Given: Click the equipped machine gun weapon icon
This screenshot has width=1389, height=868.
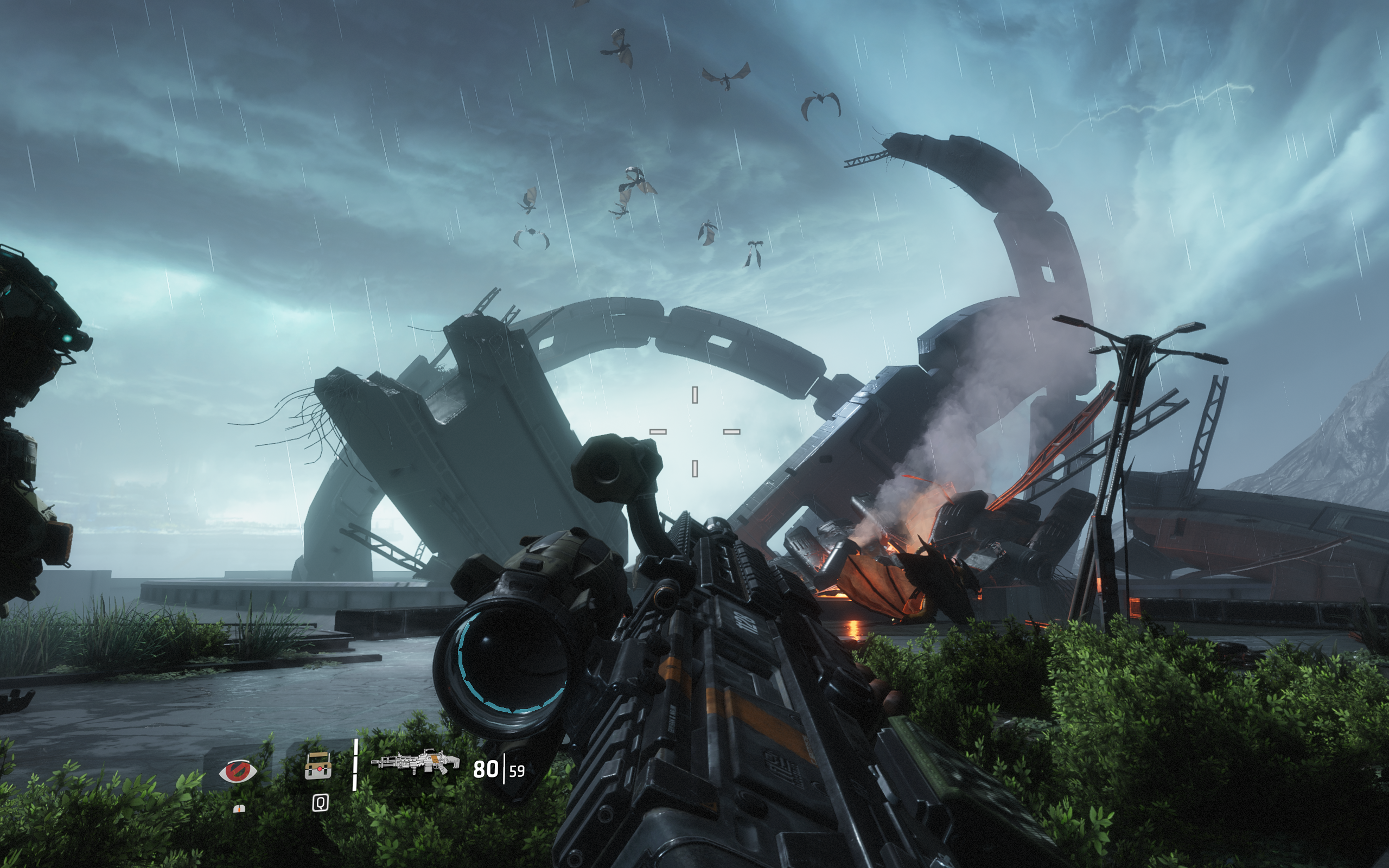Looking at the screenshot, I should 416,762.
